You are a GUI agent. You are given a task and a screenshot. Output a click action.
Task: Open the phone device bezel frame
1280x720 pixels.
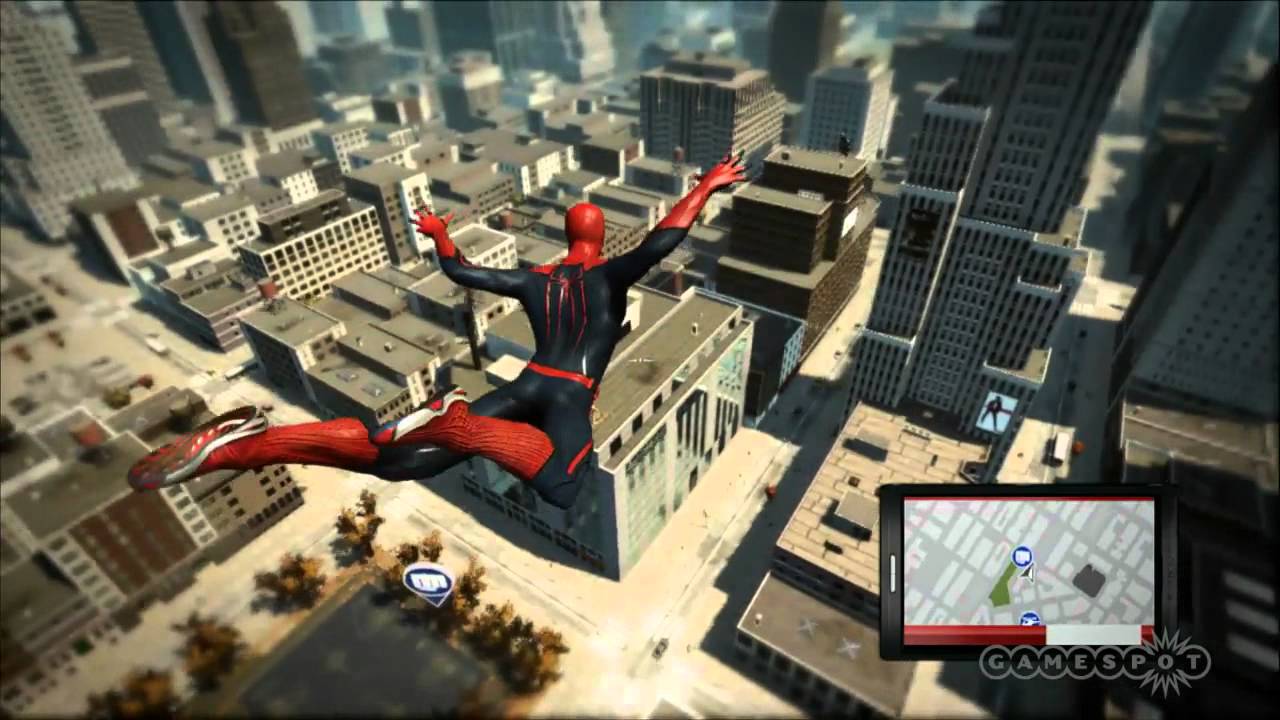(893, 570)
